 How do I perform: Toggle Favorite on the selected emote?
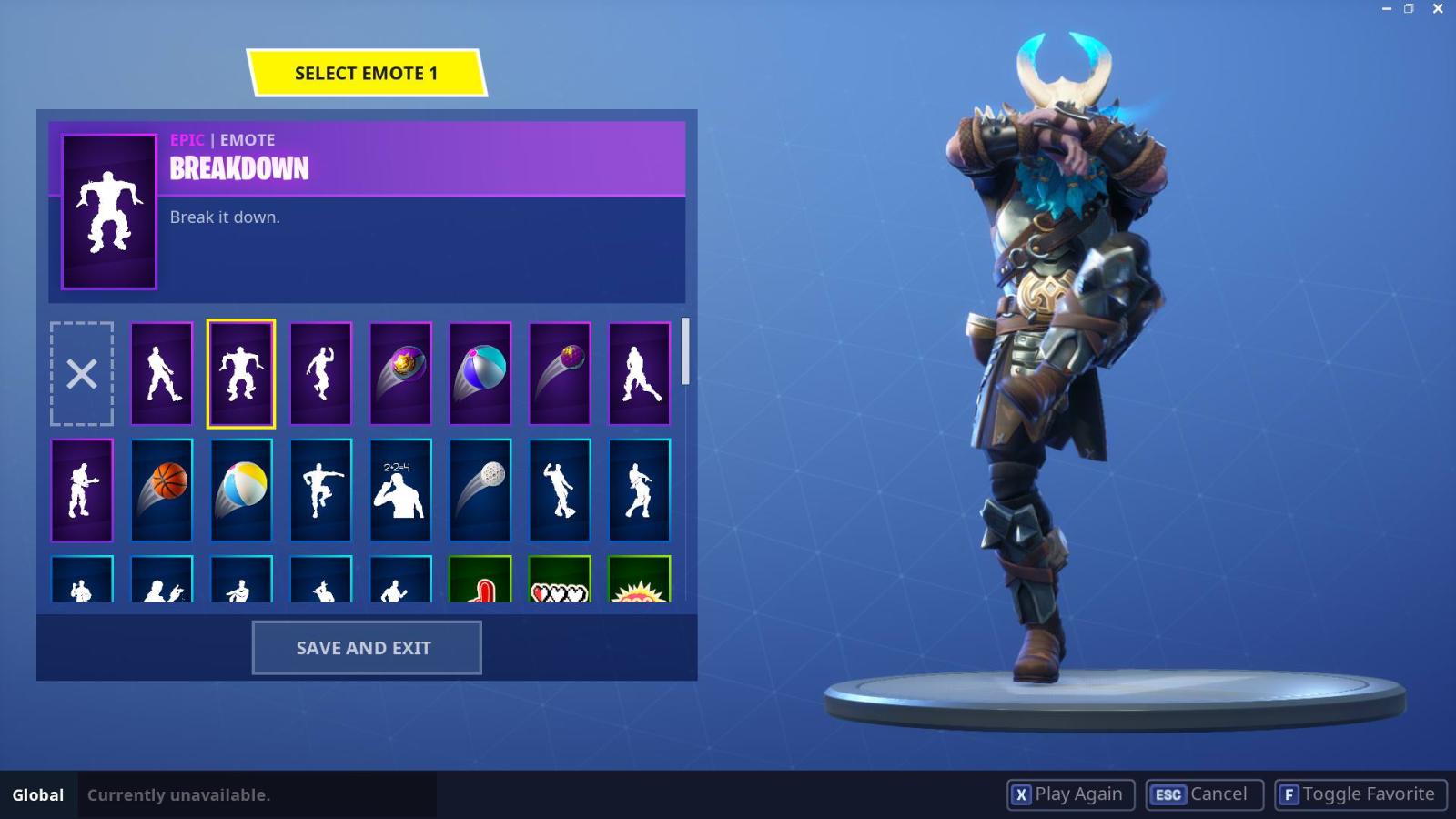point(1360,794)
